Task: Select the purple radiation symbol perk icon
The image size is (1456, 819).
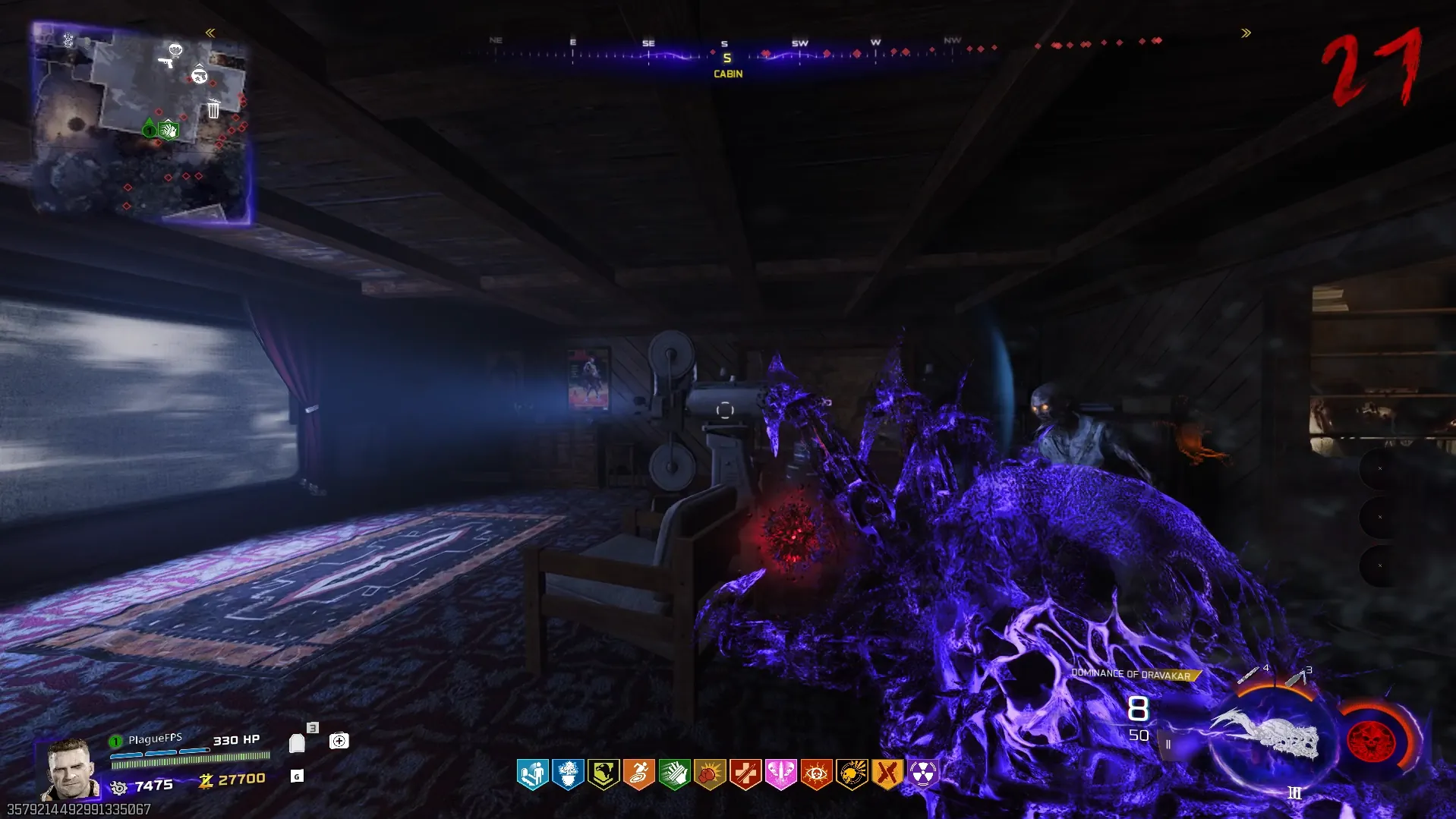Action: pos(922,774)
